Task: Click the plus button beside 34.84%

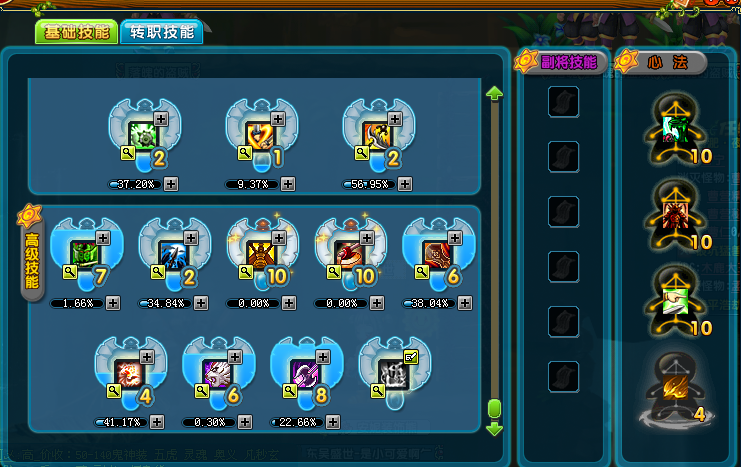Action: [x=201, y=303]
